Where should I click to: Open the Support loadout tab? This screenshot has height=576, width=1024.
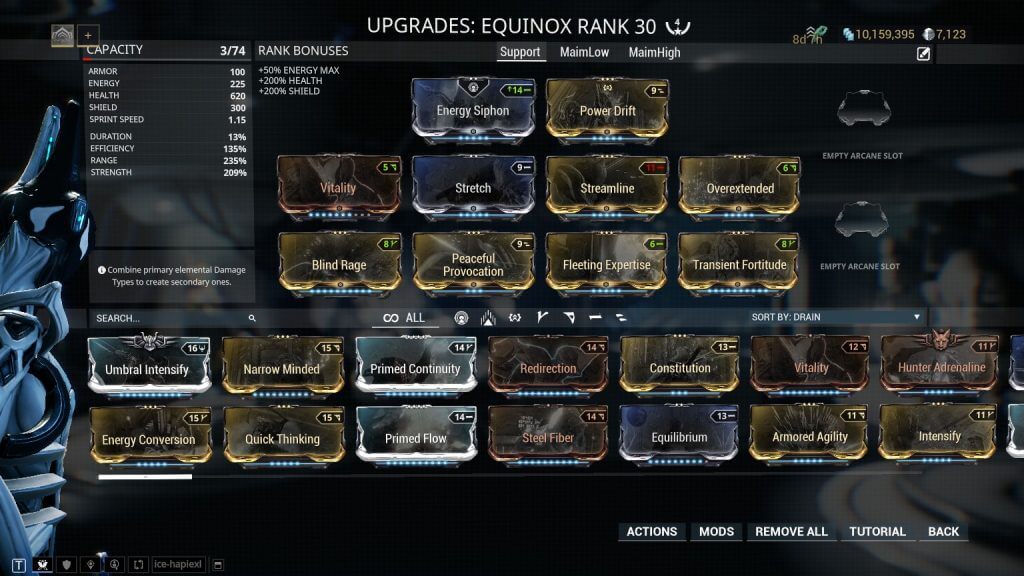(520, 52)
